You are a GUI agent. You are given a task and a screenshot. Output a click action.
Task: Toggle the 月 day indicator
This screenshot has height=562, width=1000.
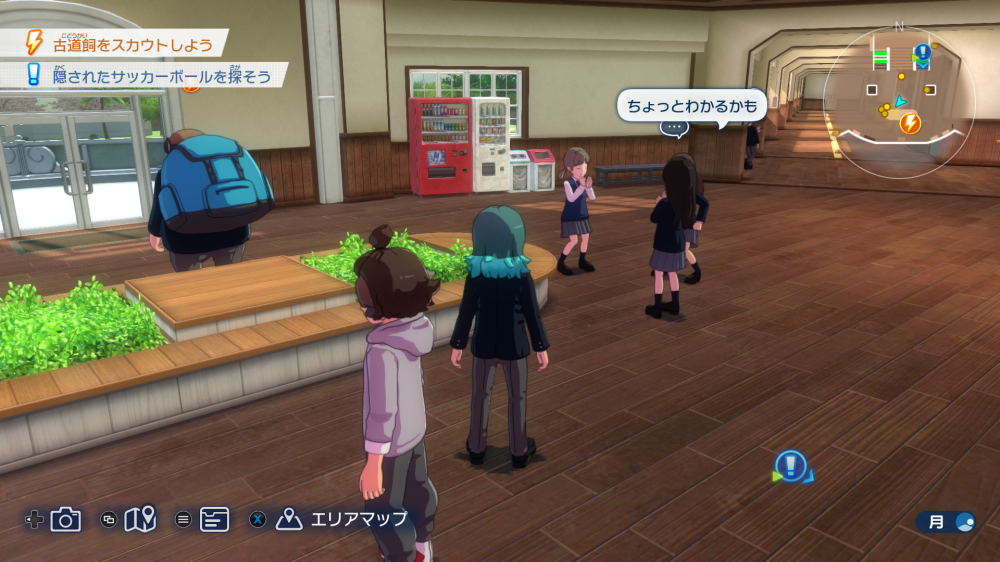tap(946, 522)
